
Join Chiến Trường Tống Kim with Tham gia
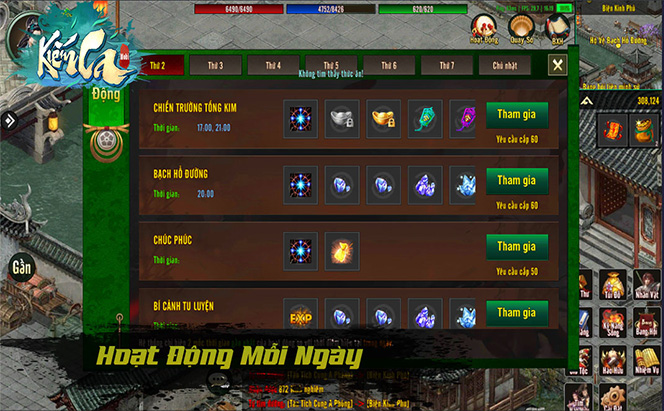517,115
